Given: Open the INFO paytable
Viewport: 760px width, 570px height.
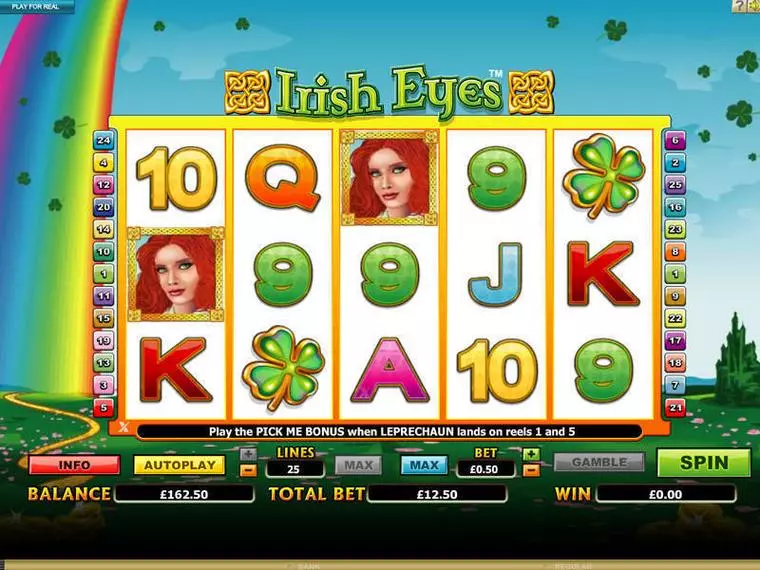Looking at the screenshot, I should pos(74,465).
